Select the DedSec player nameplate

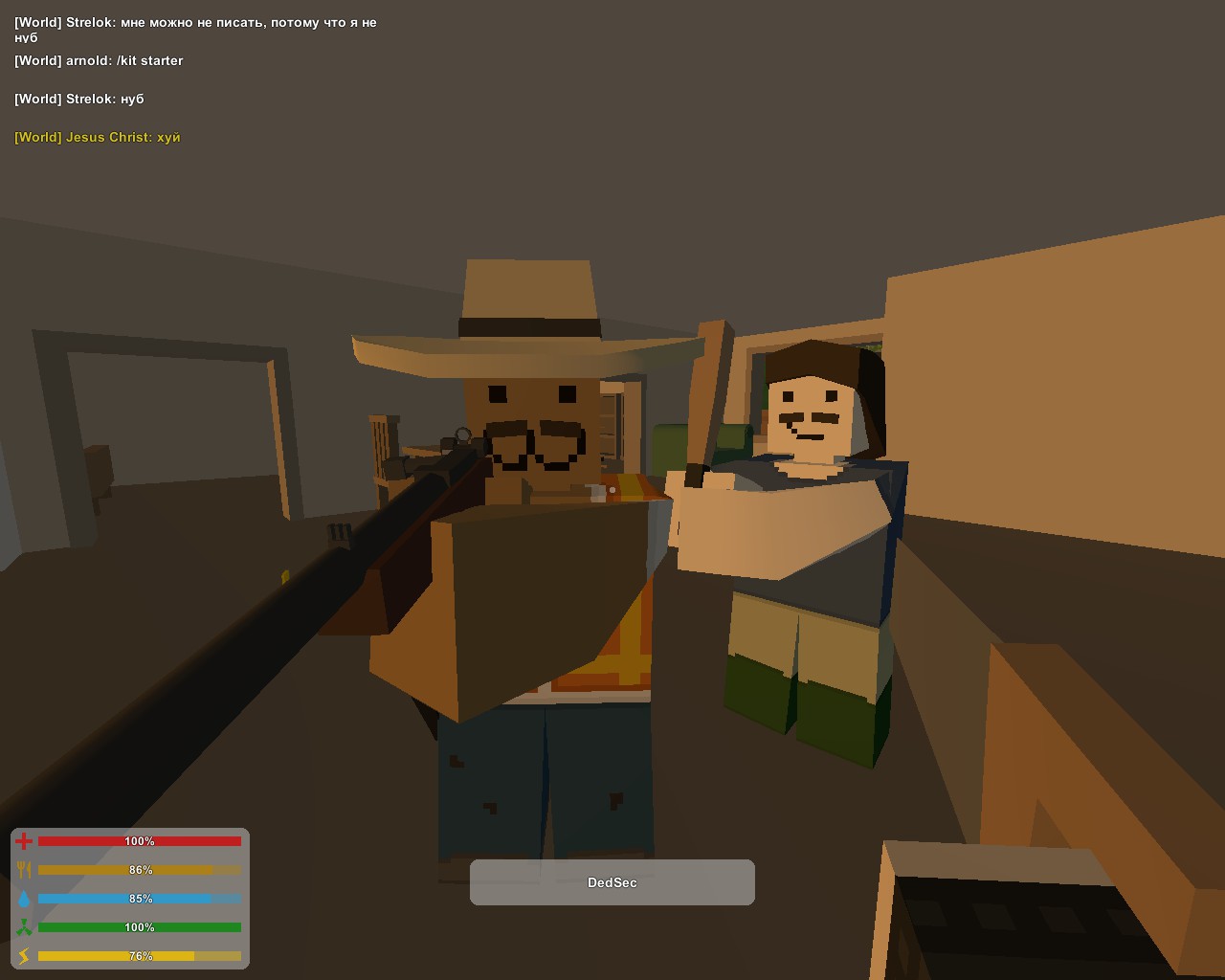pyautogui.click(x=612, y=882)
